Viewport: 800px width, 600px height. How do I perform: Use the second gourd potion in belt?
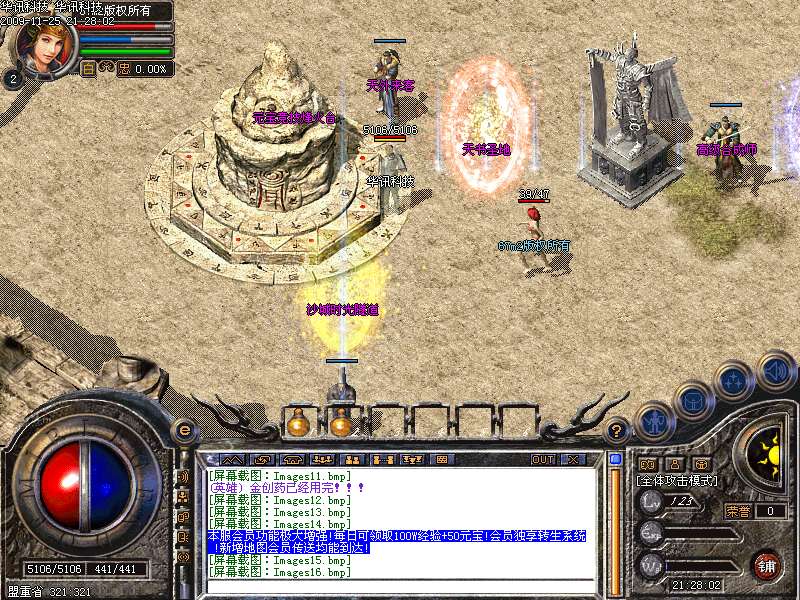point(340,424)
